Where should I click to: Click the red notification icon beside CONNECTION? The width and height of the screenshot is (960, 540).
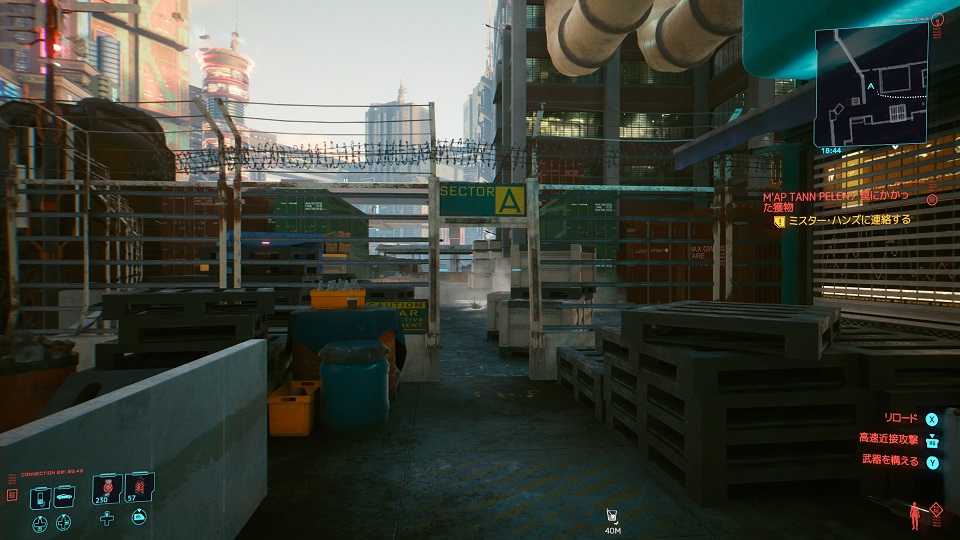12,494
